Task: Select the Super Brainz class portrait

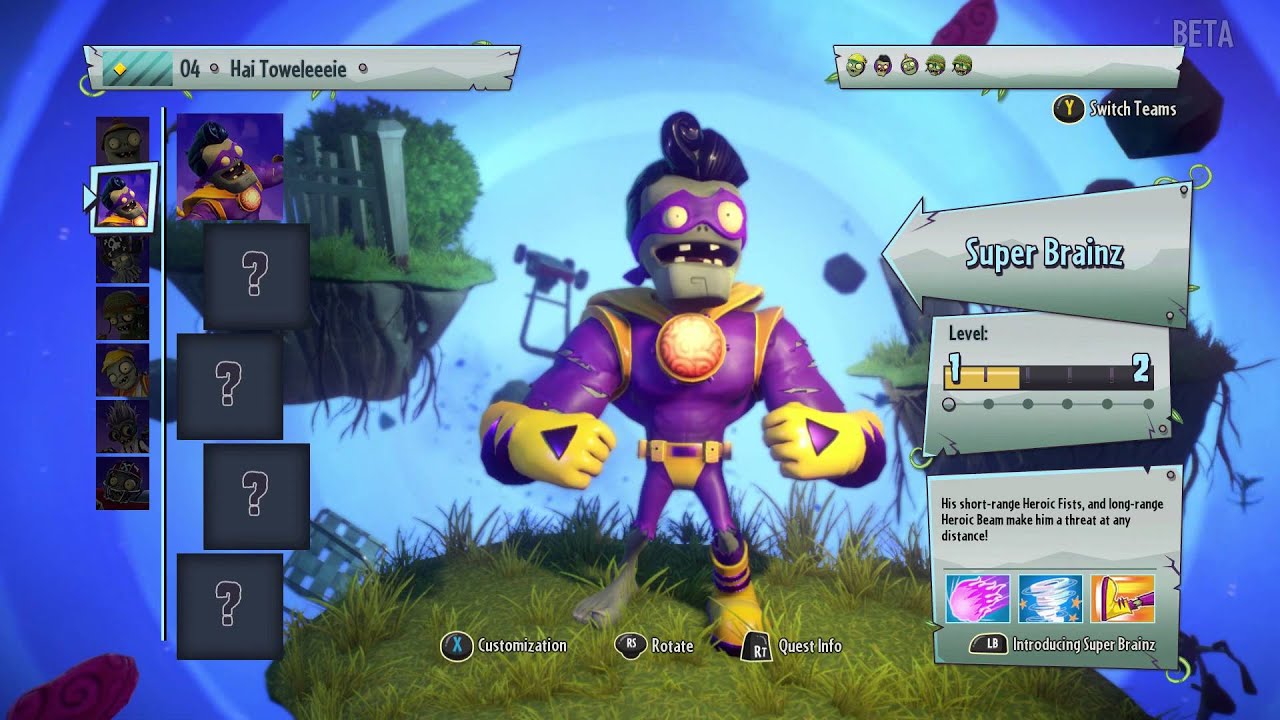Action: 123,198
